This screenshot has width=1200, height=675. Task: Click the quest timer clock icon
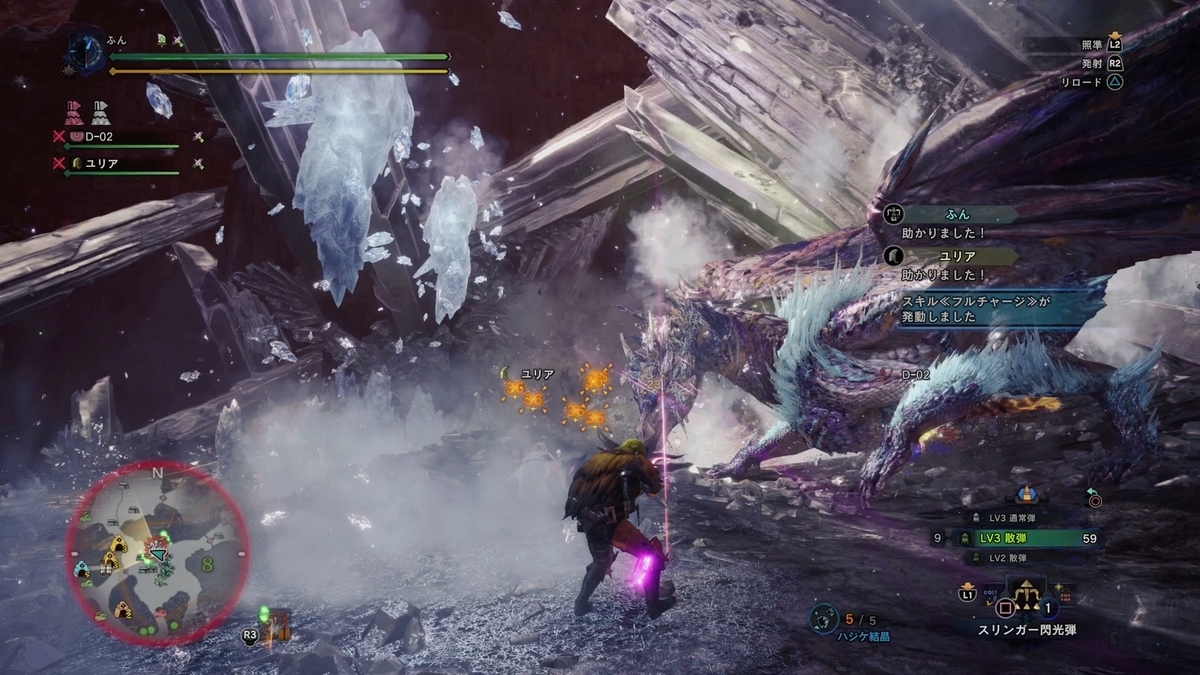(82, 50)
